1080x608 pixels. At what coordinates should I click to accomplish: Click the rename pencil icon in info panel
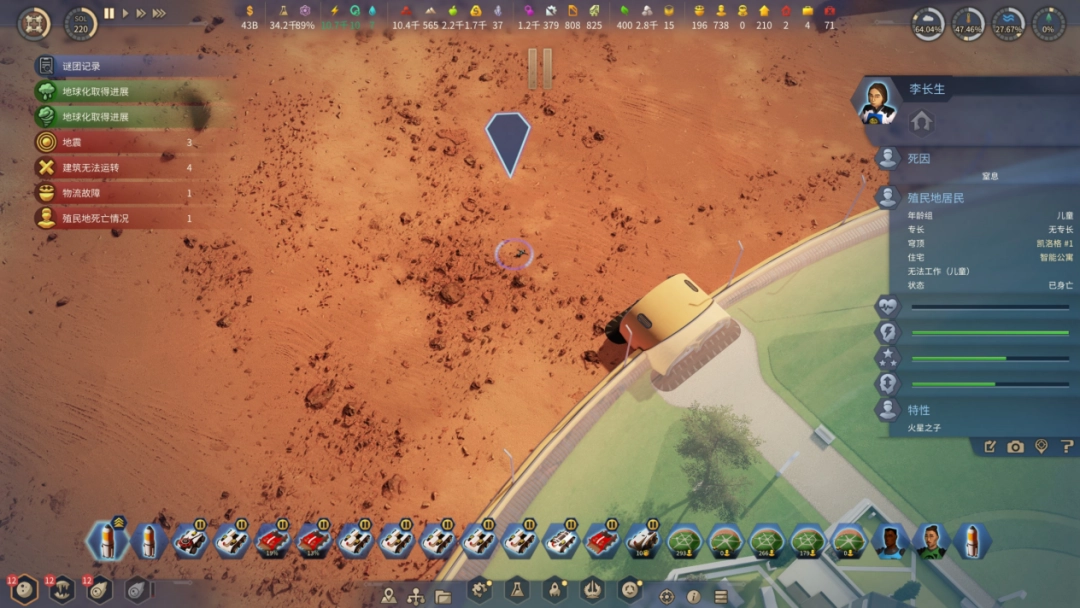click(x=990, y=447)
